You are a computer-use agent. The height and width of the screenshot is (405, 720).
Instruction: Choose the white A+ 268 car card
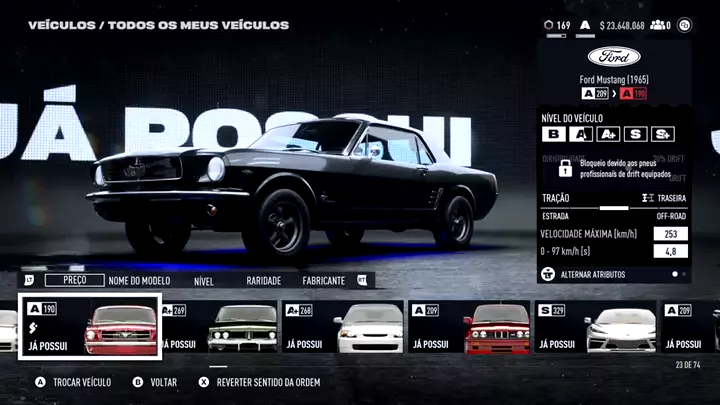click(x=343, y=327)
